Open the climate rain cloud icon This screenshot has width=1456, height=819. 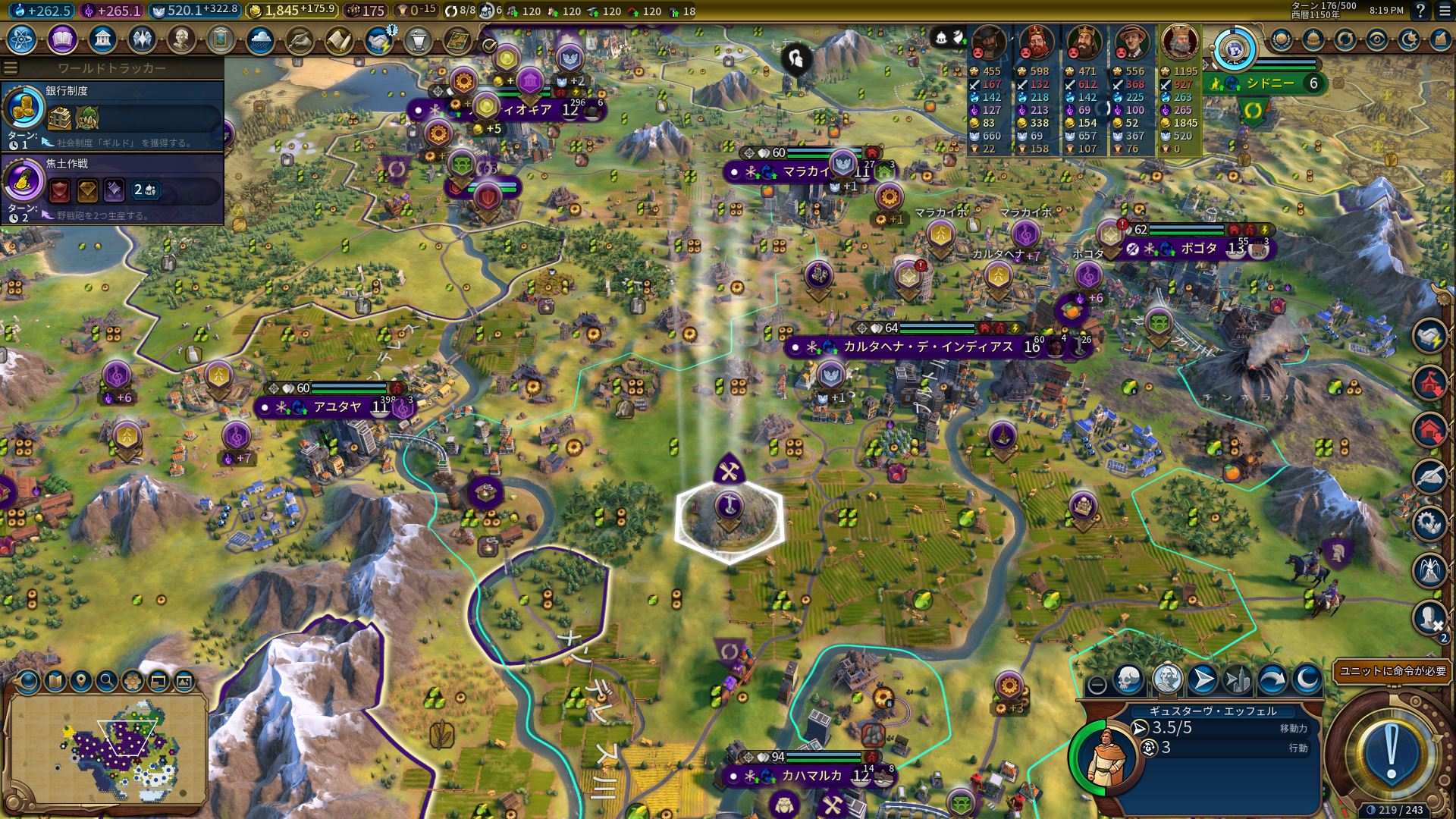point(260,39)
